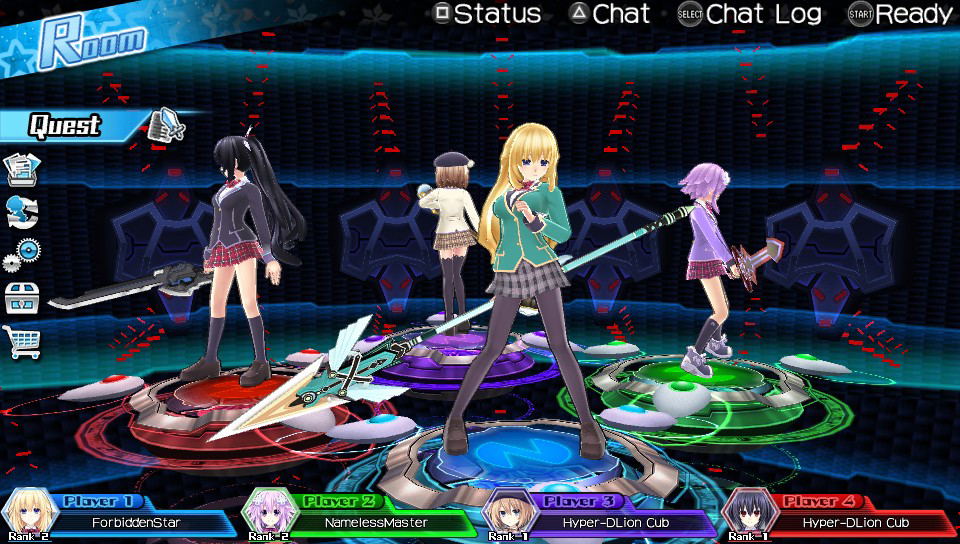This screenshot has height=544, width=960.
Task: Select the character swap icon
Action: pos(22,212)
